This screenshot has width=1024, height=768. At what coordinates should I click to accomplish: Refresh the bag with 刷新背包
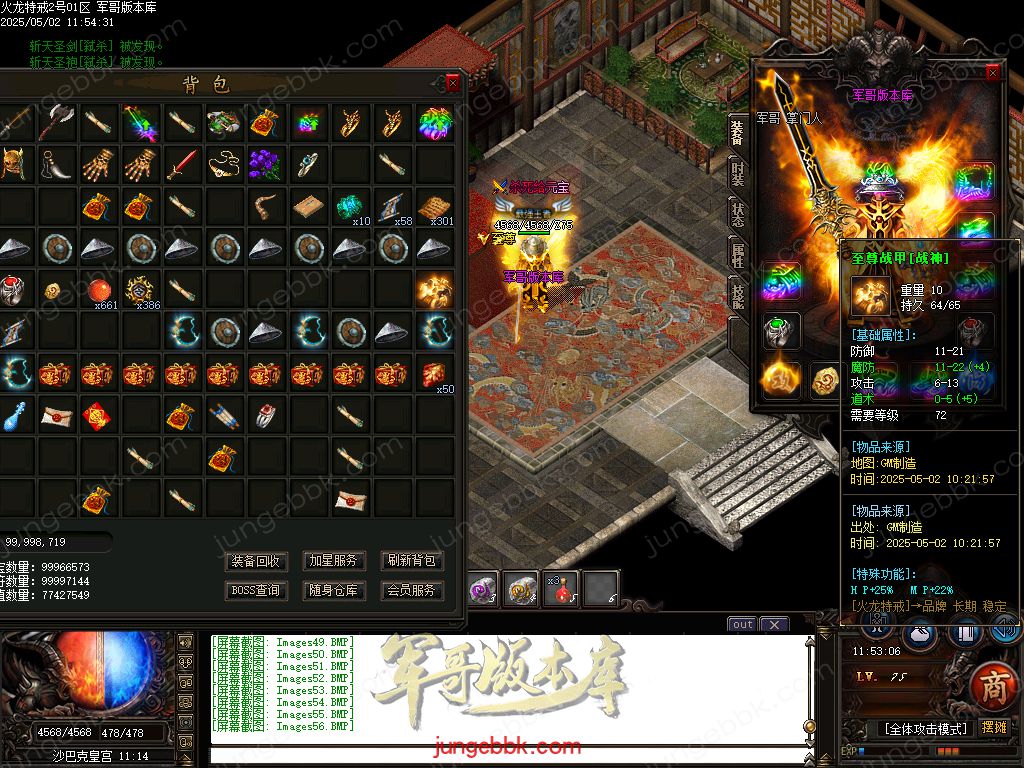412,561
